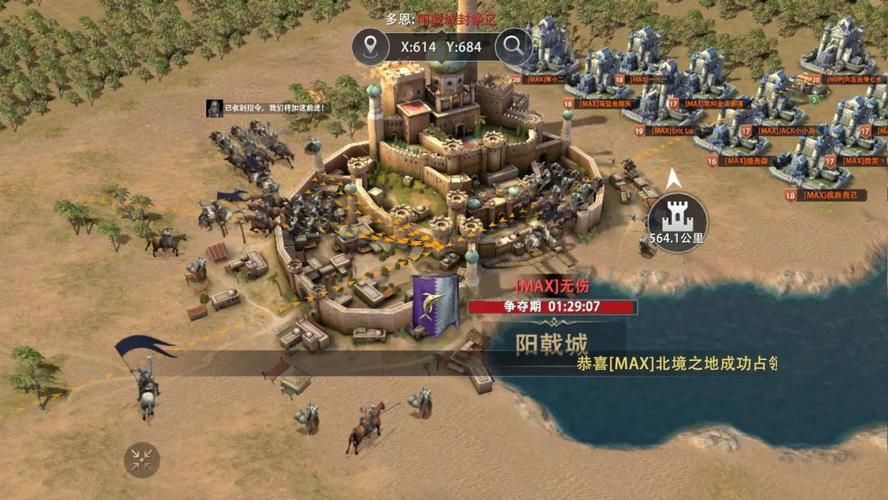
Task: Click the round inward-arrows button
Action: tap(142, 459)
